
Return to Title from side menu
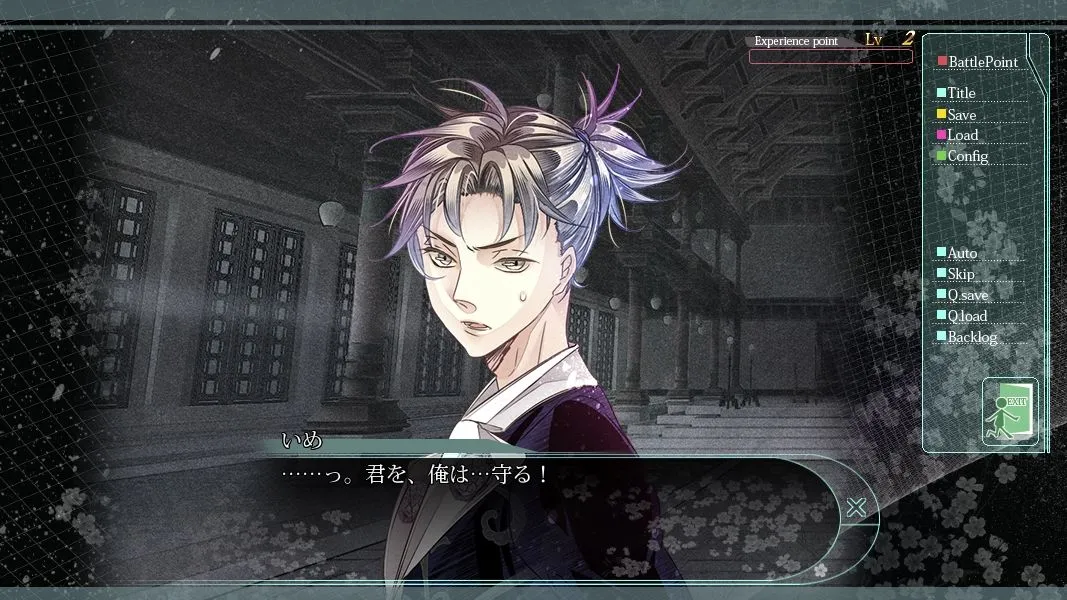[961, 93]
